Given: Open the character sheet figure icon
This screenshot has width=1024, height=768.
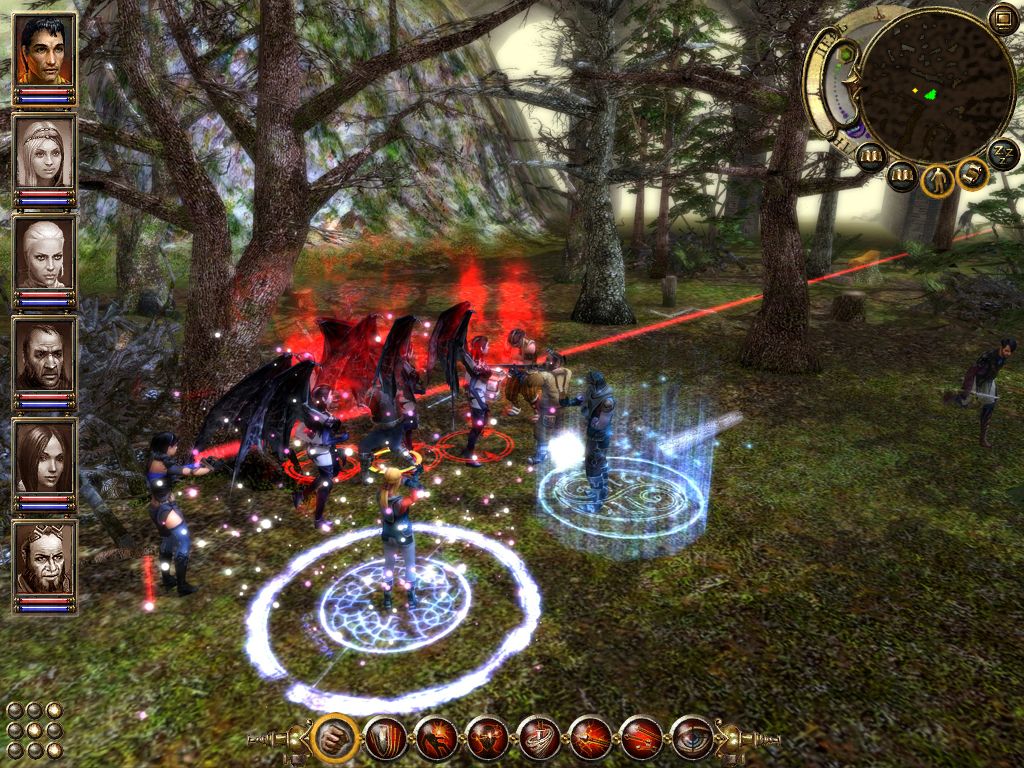Looking at the screenshot, I should pyautogui.click(x=938, y=181).
